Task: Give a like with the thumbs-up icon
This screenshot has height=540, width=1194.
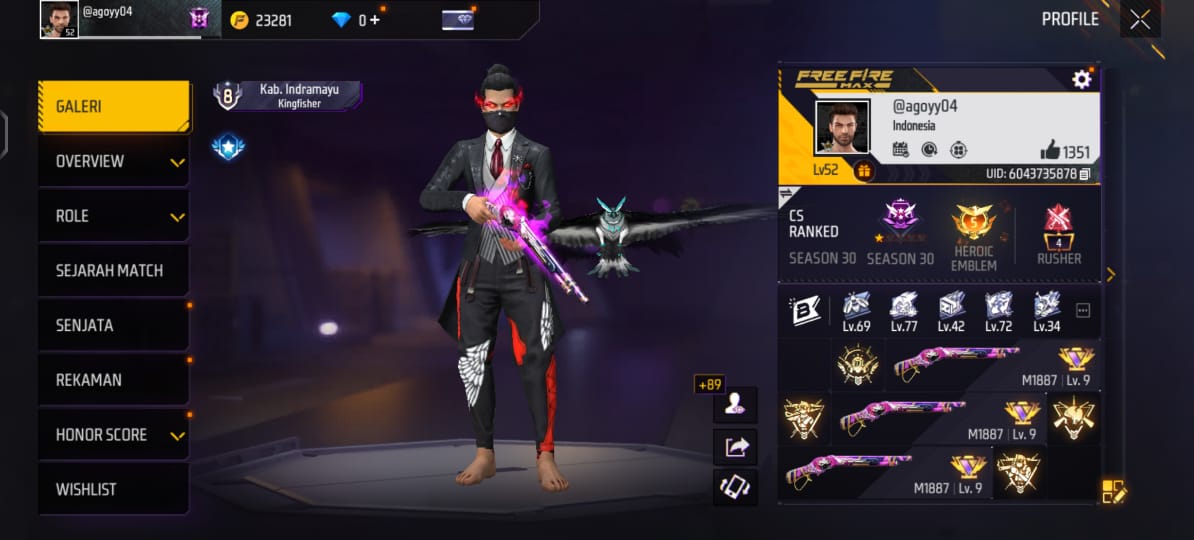Action: [1049, 151]
